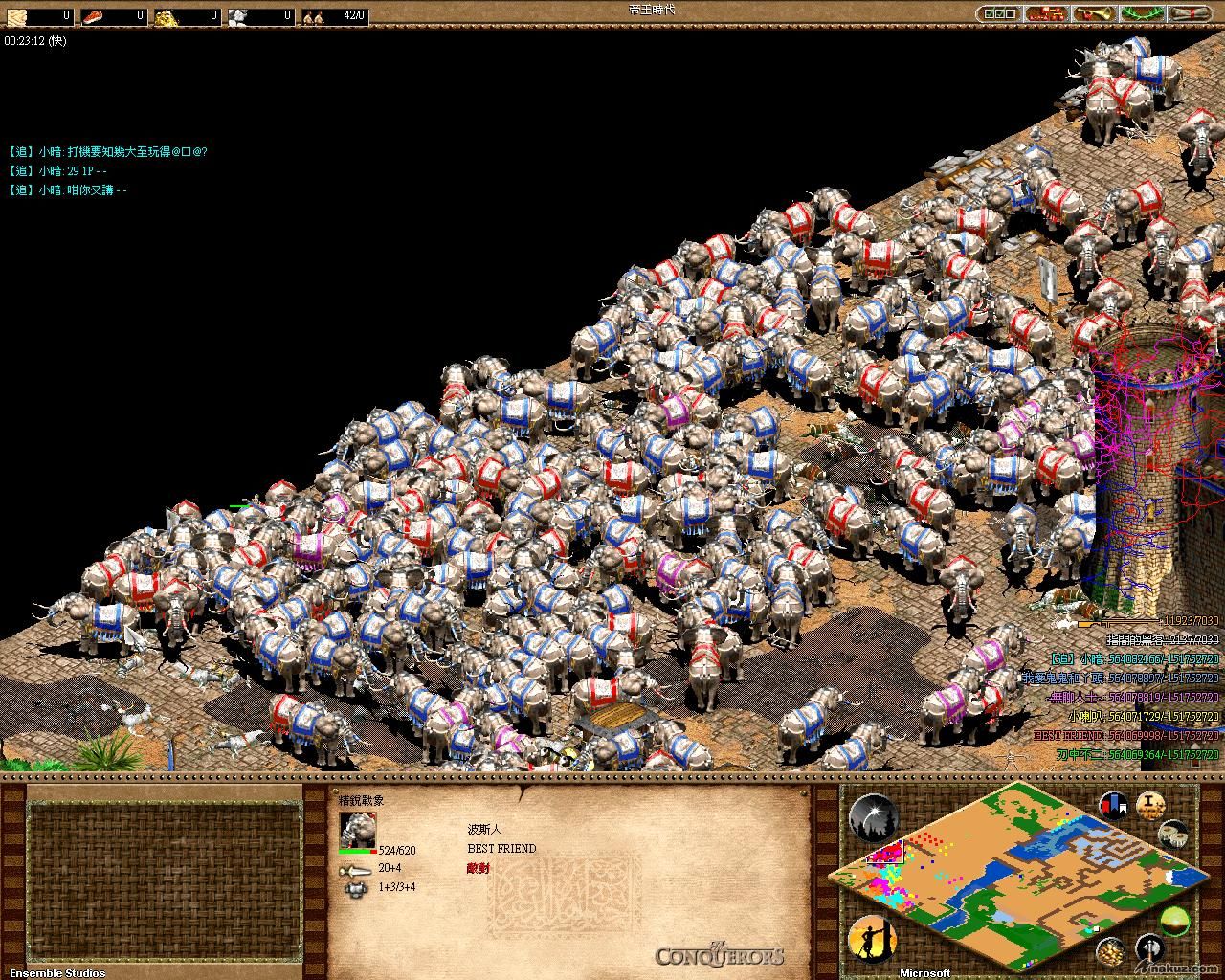Click the selected war elephant portrait
Screen dimensions: 1225x980
(358, 831)
